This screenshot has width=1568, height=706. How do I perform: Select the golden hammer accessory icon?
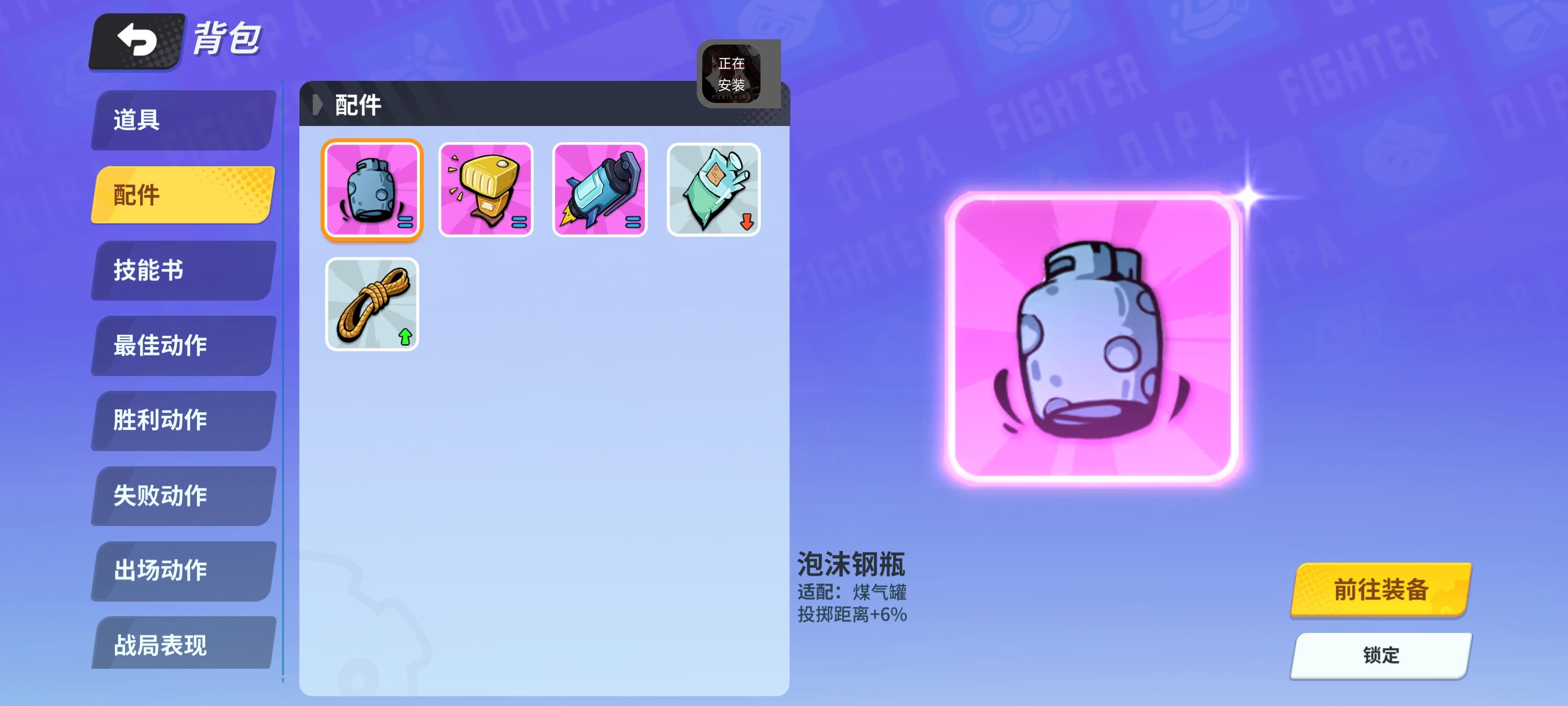click(487, 189)
